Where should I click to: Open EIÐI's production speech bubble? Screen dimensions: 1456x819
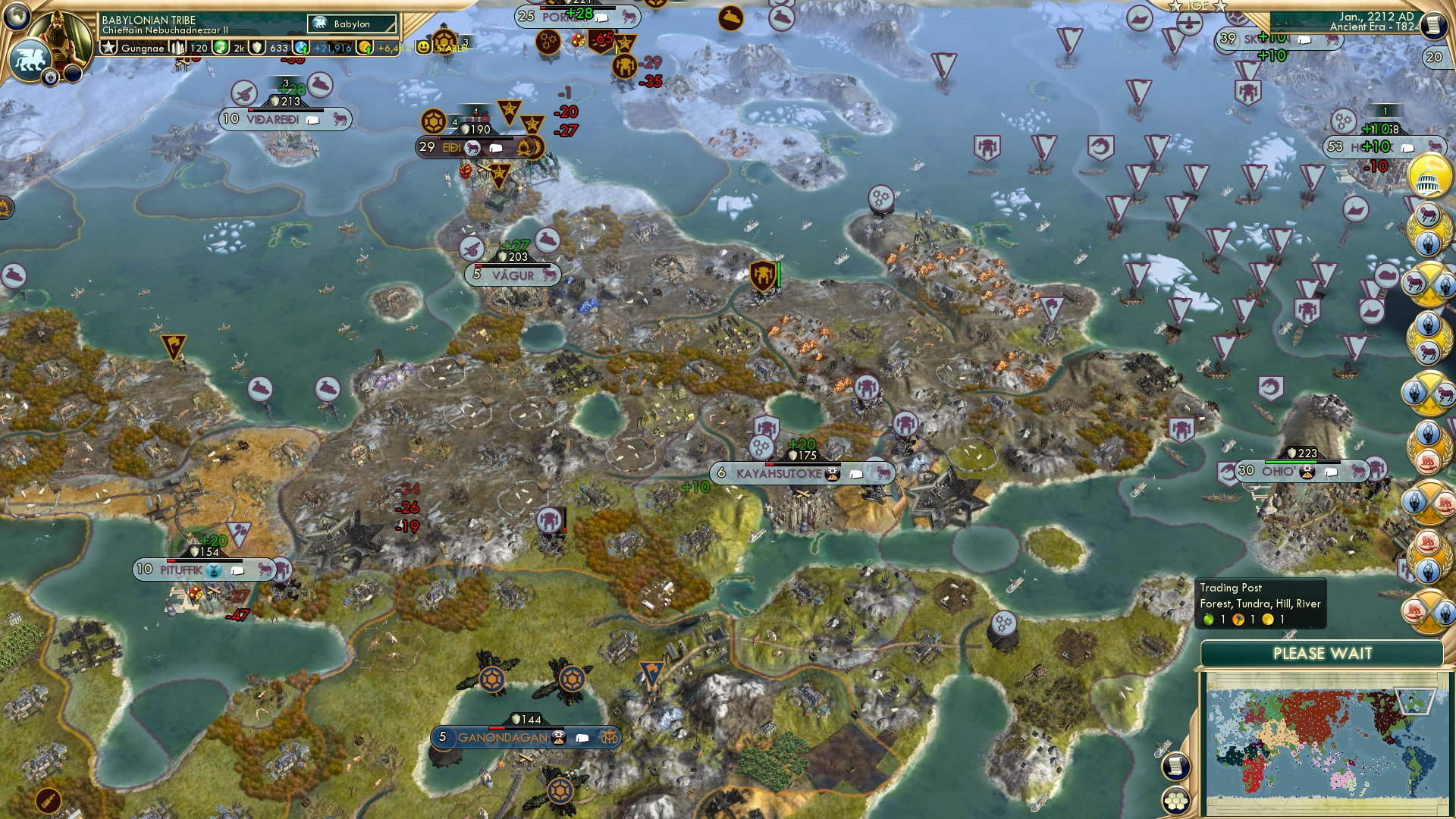tap(497, 148)
